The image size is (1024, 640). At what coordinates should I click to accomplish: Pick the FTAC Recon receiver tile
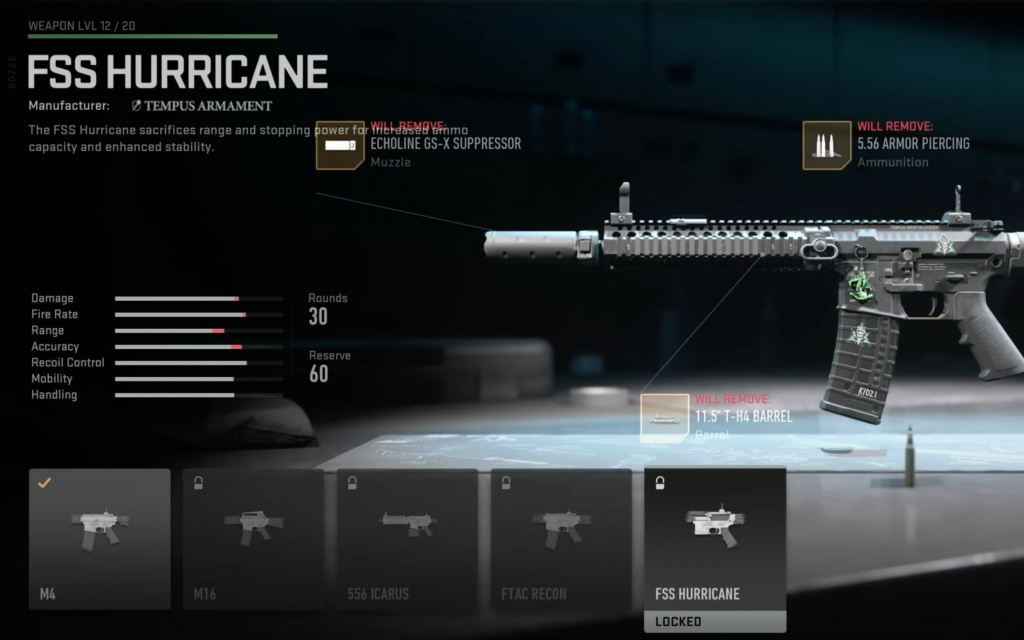click(561, 539)
